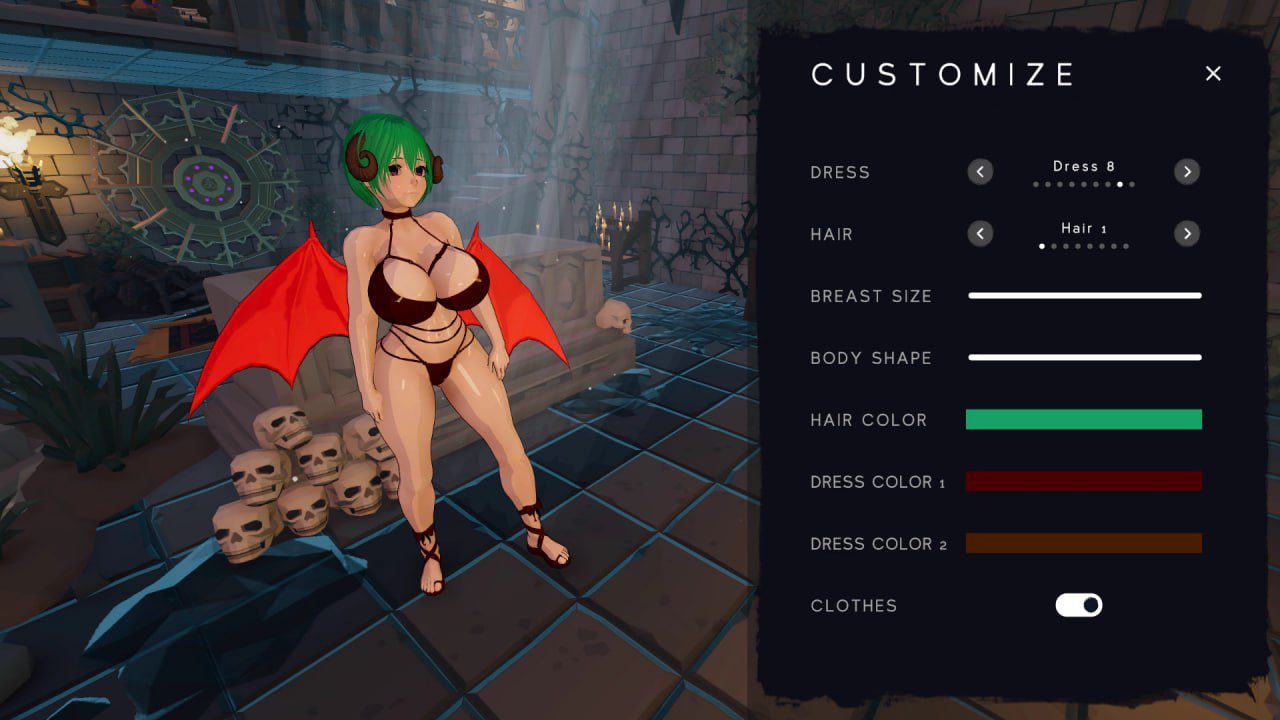Close the Customize panel
This screenshot has width=1280, height=720.
pos(1213,73)
